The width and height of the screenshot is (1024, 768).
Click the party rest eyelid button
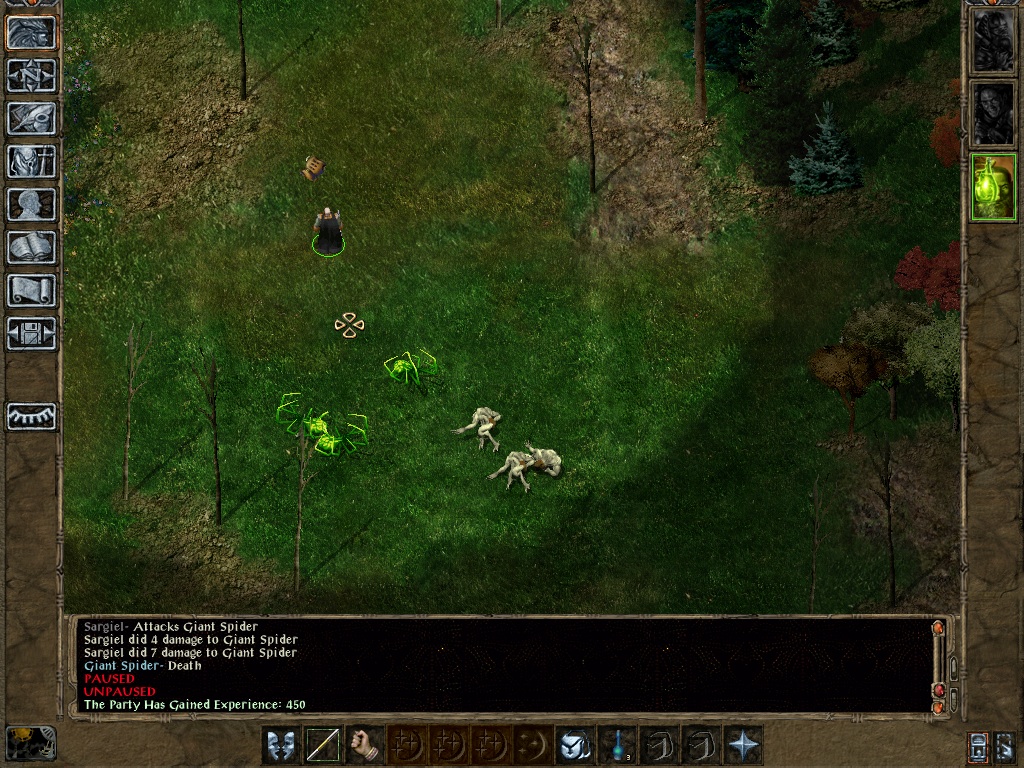[31, 416]
